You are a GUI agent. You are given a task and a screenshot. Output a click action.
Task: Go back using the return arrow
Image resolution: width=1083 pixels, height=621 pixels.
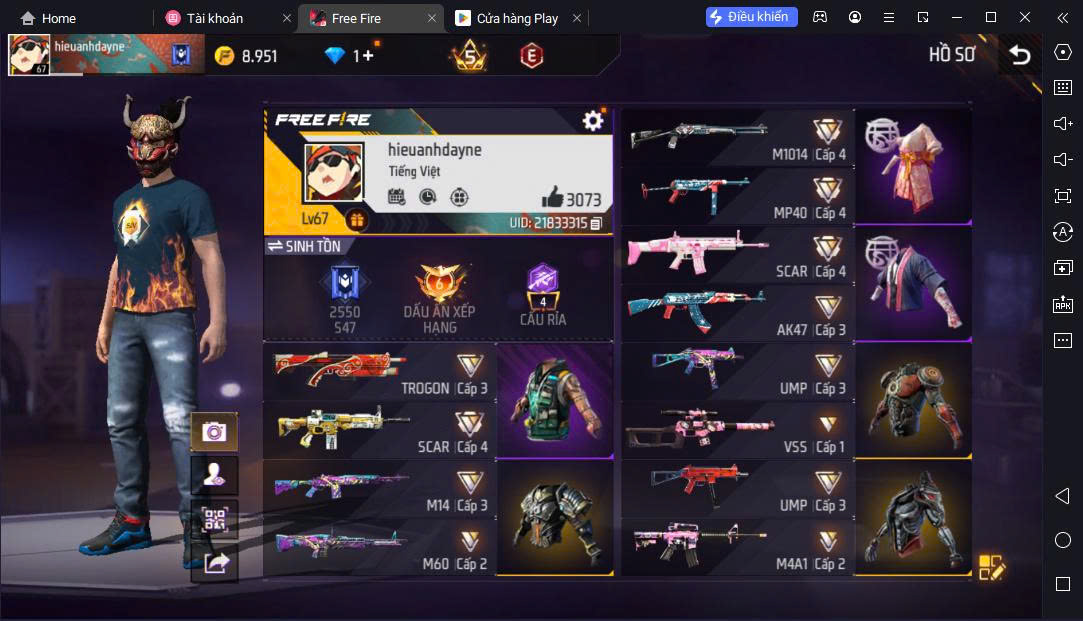1019,55
